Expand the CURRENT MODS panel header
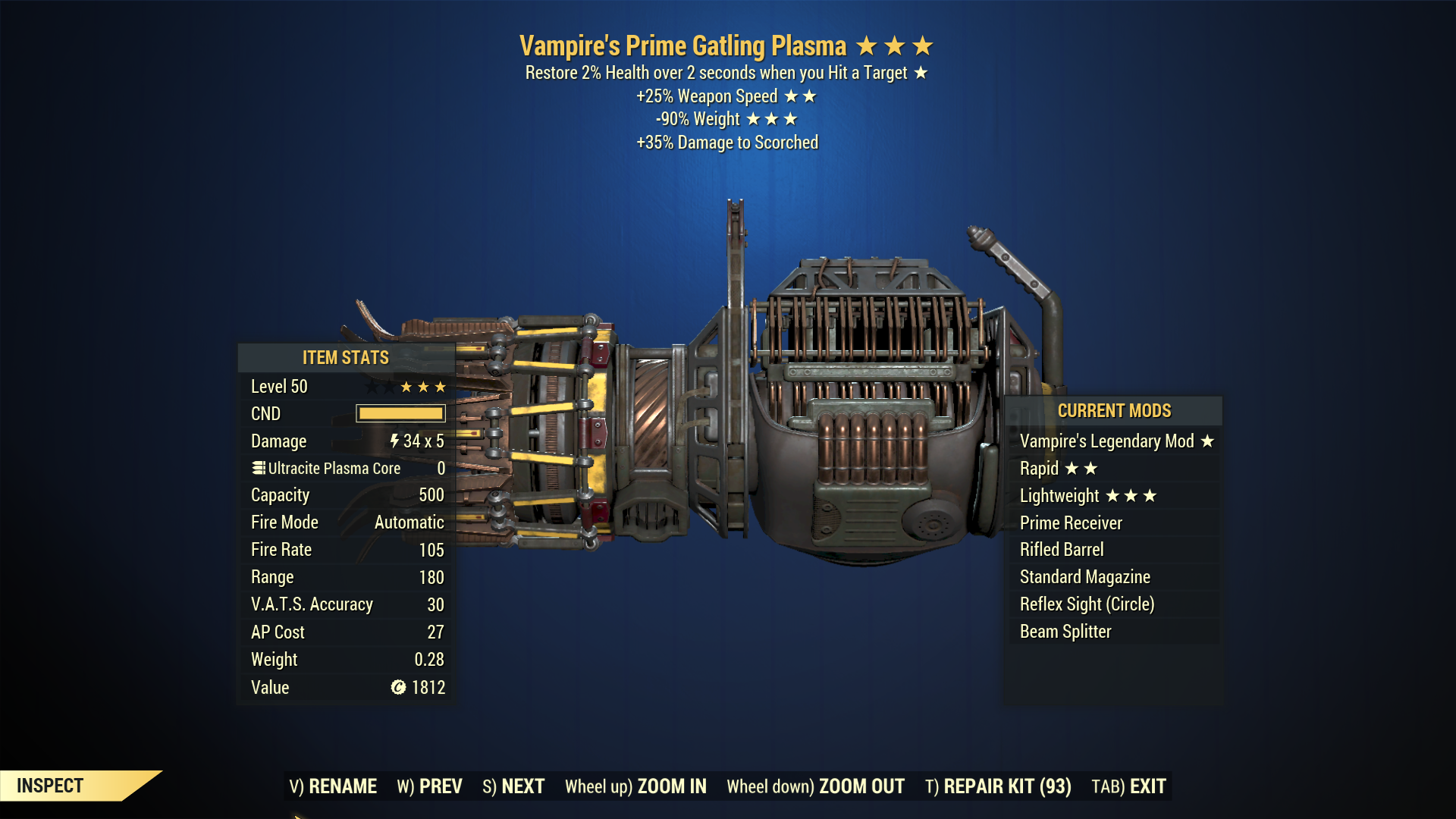This screenshot has height=819, width=1456. tap(1114, 411)
